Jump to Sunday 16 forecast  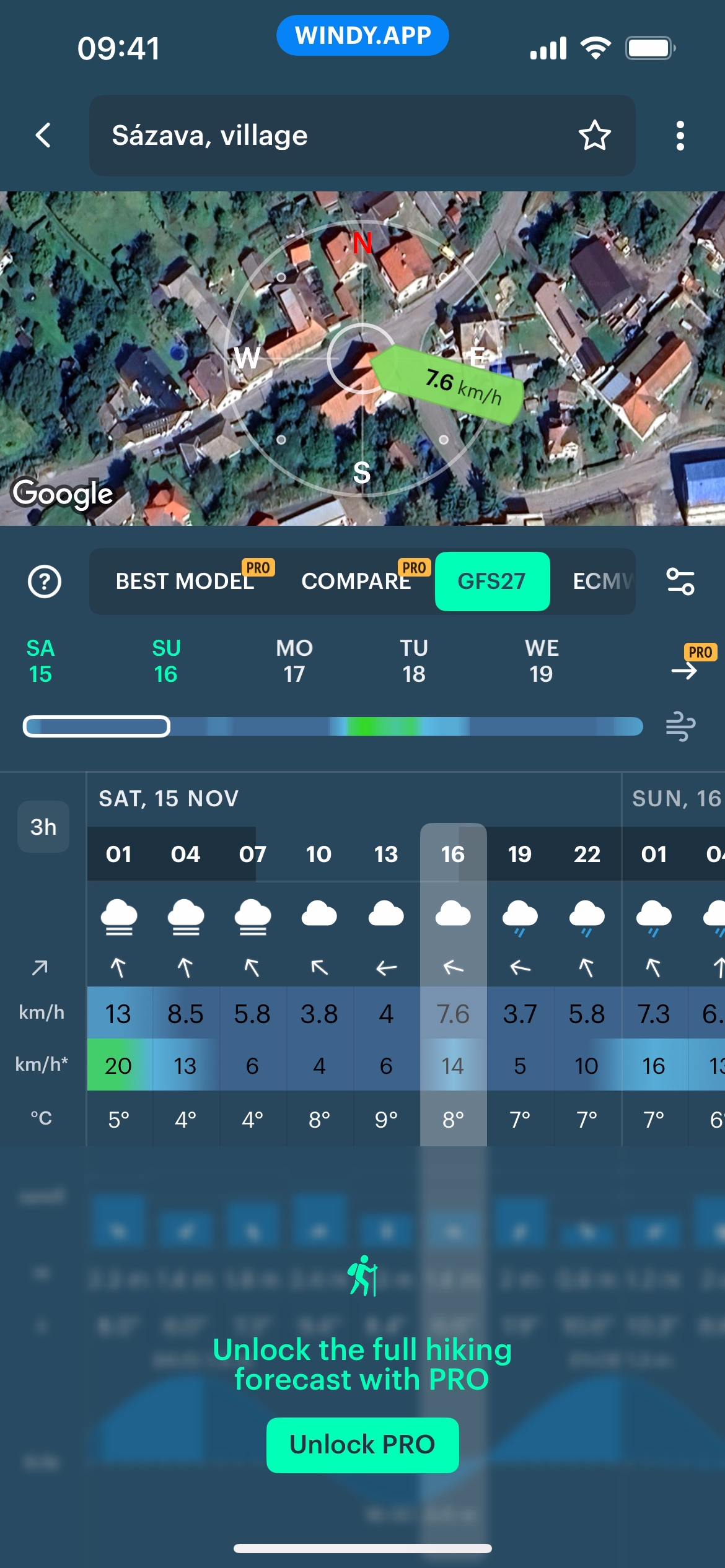166,661
